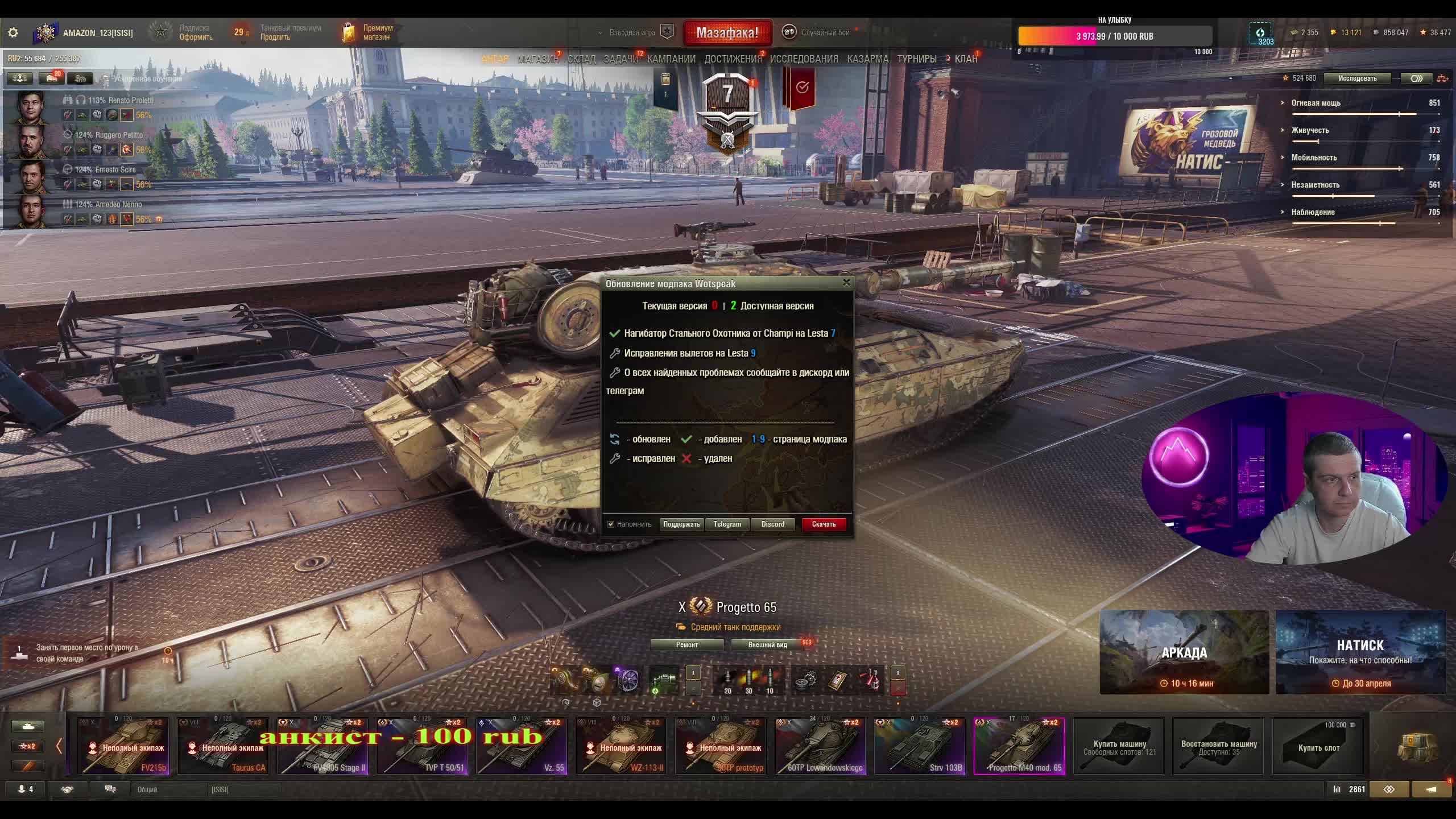
Task: Pick the 60TP Lewandowskiego tank tile
Action: tap(820, 746)
